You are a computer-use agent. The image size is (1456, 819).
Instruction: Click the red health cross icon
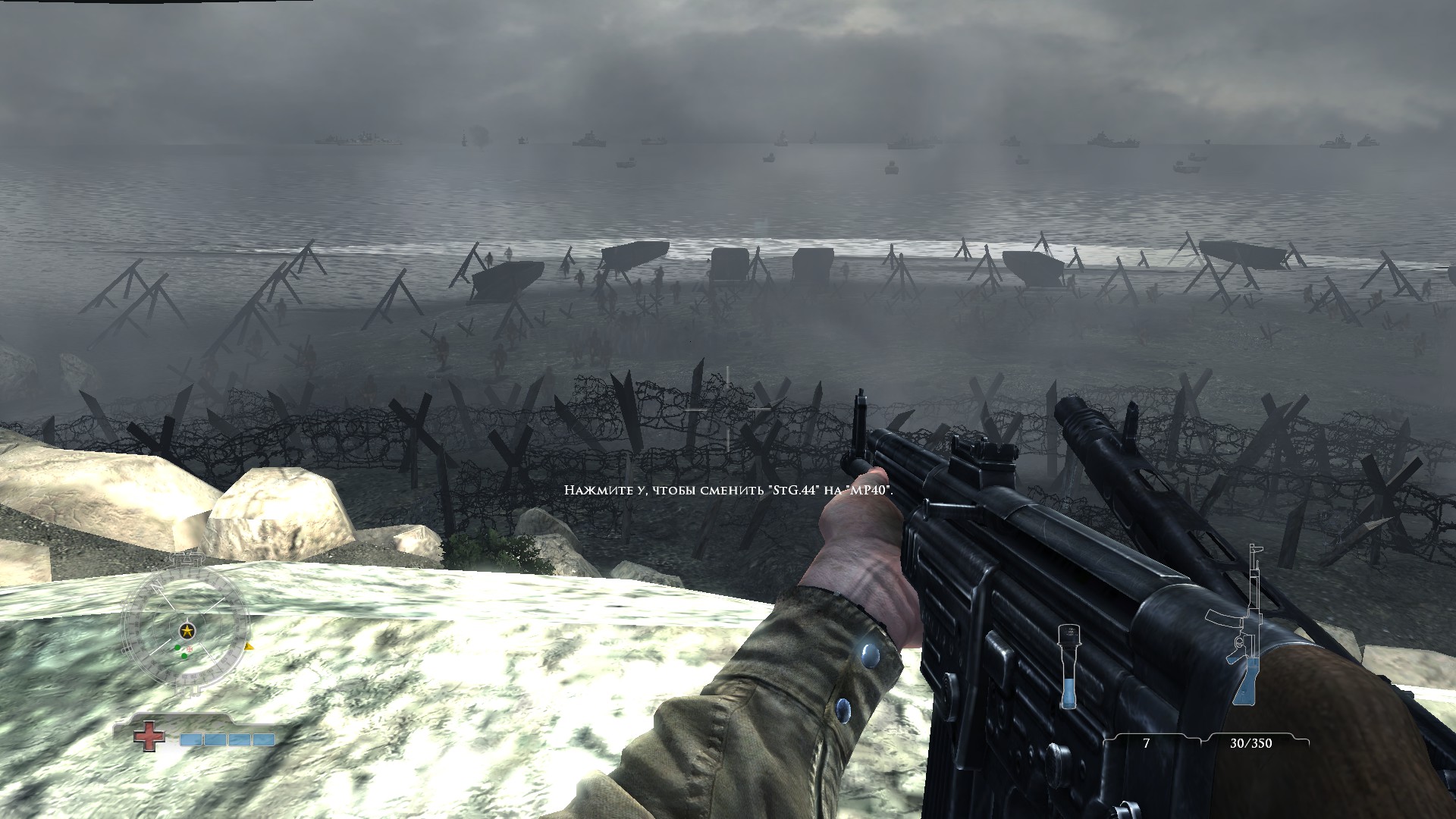point(149,736)
